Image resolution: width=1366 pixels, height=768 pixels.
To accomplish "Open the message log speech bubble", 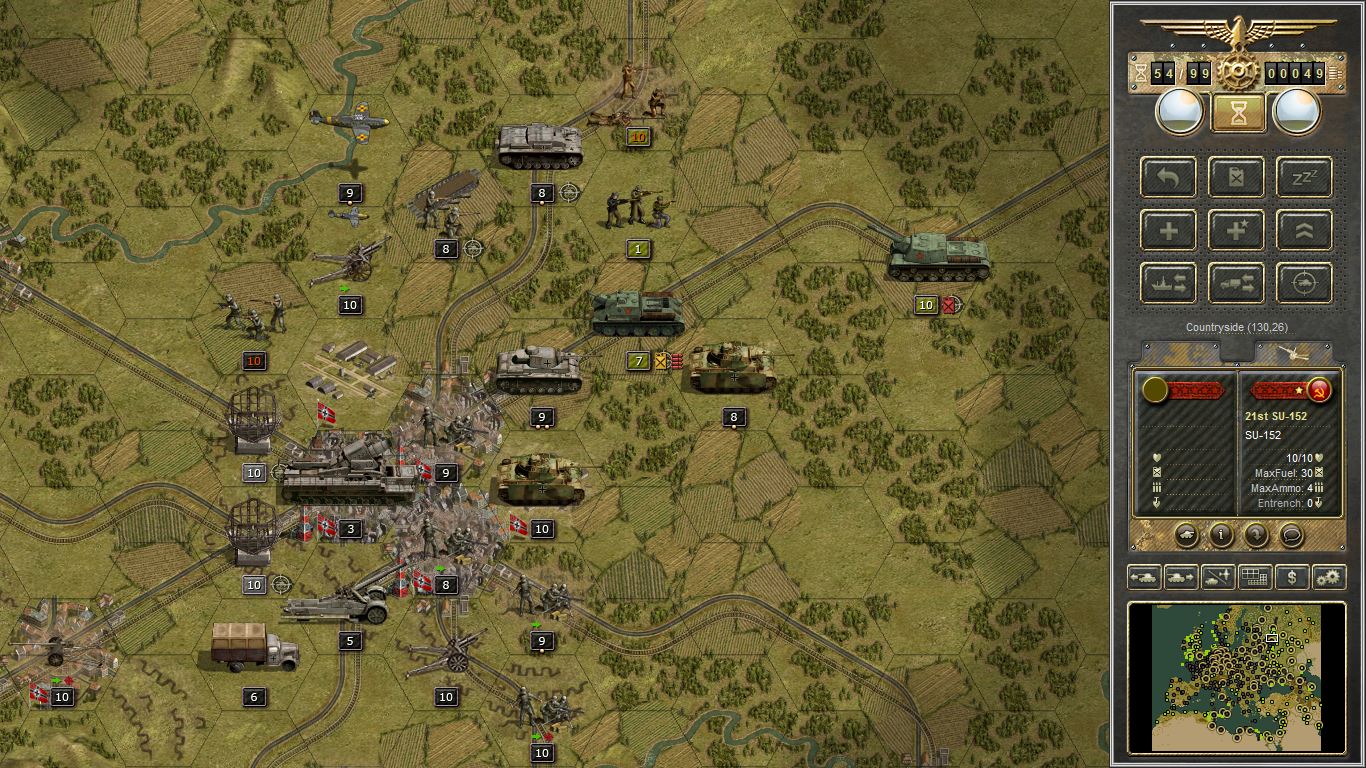I will (x=1292, y=535).
